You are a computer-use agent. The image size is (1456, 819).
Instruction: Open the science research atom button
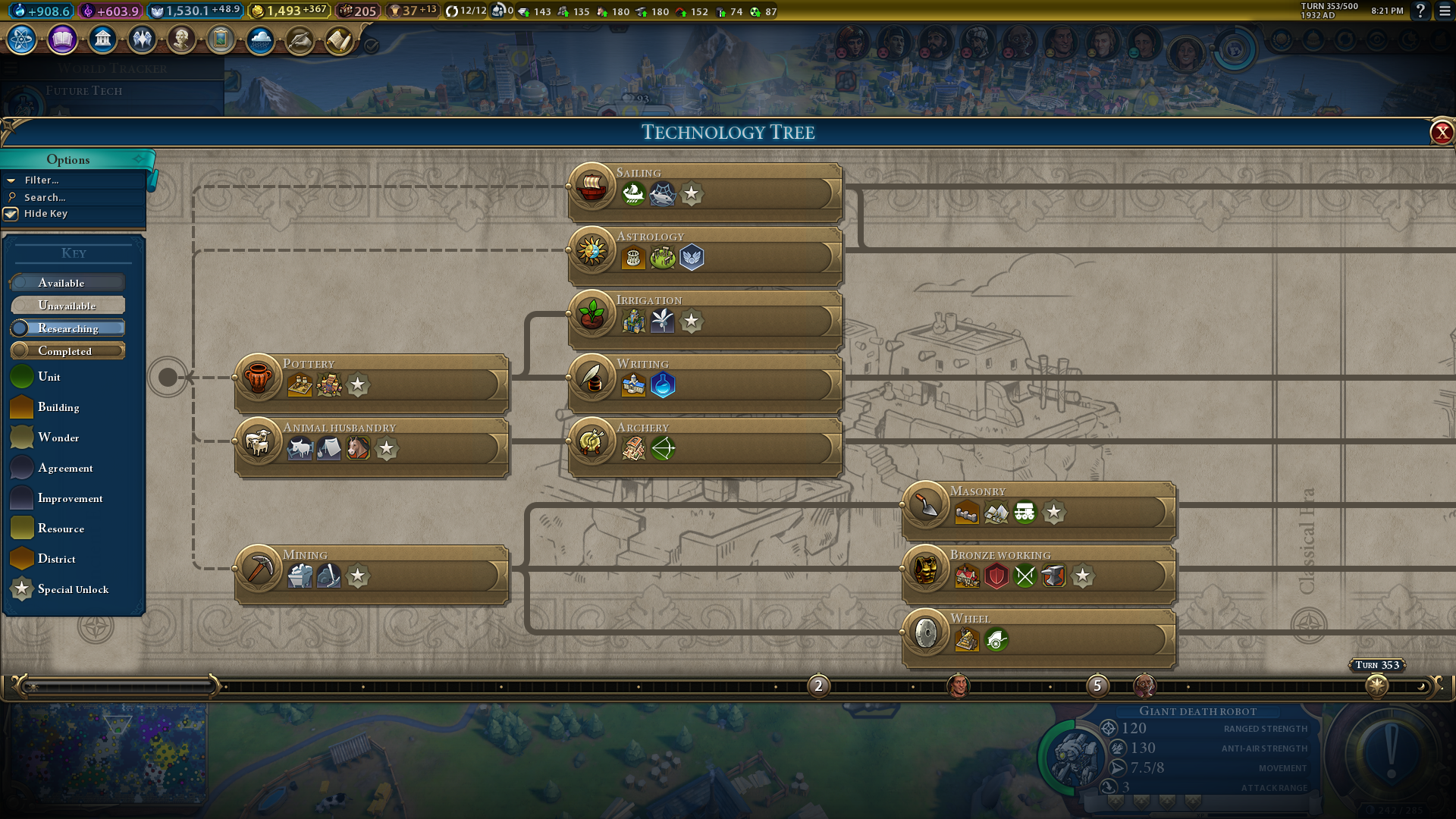(22, 39)
